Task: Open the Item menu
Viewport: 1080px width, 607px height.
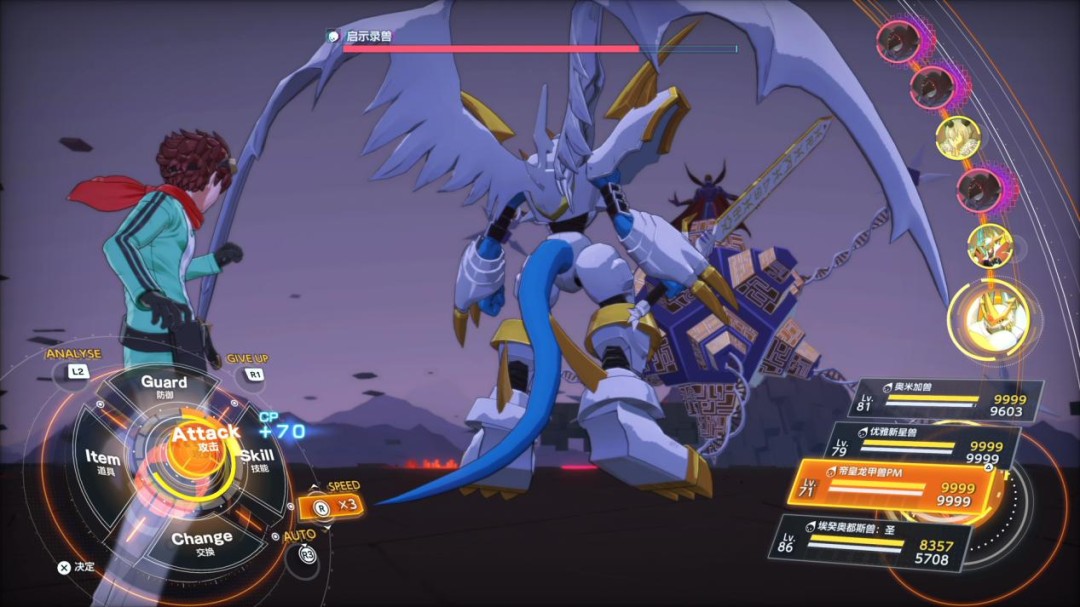Action: [x=102, y=462]
